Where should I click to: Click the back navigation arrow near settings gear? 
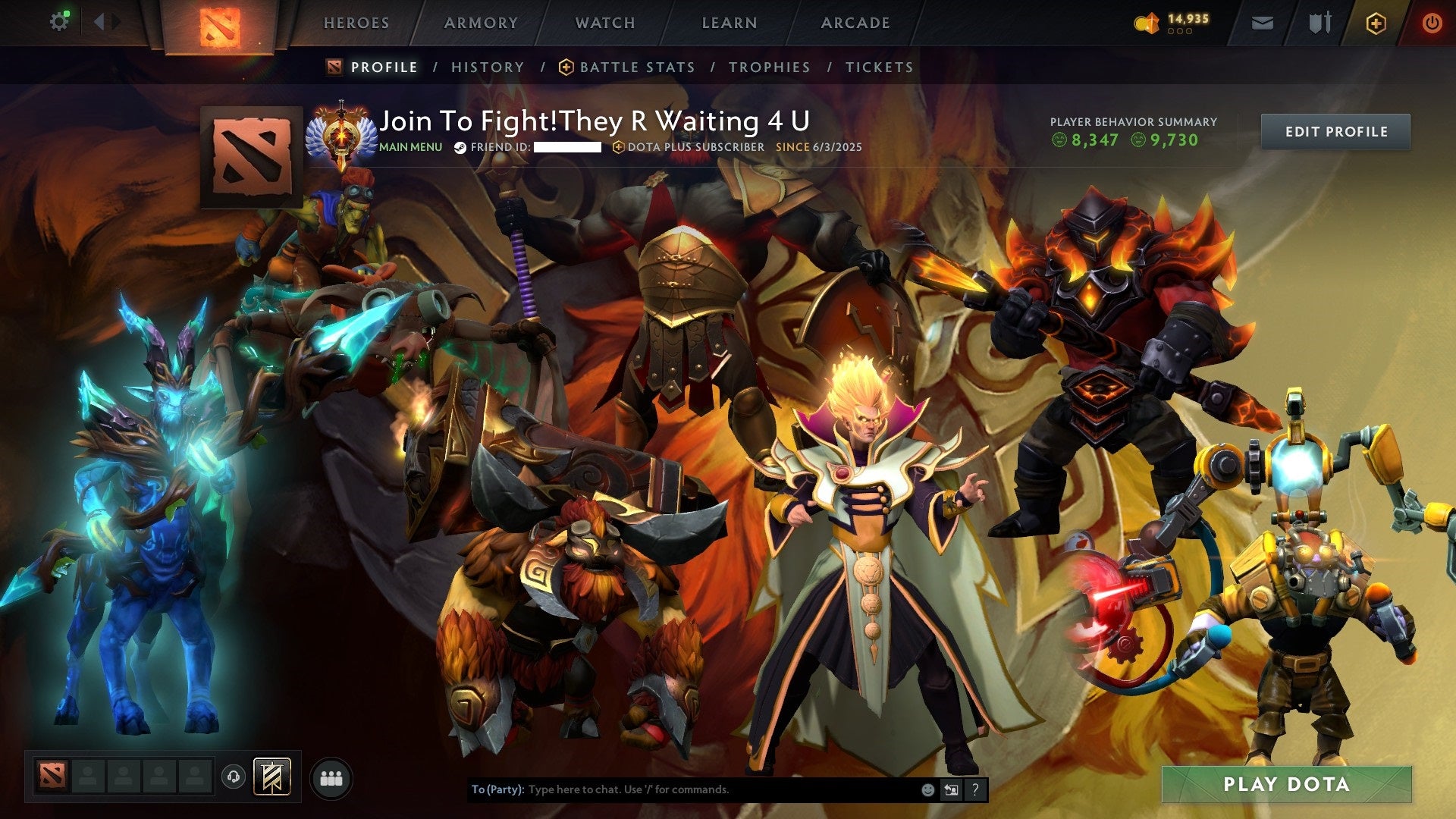click(99, 21)
